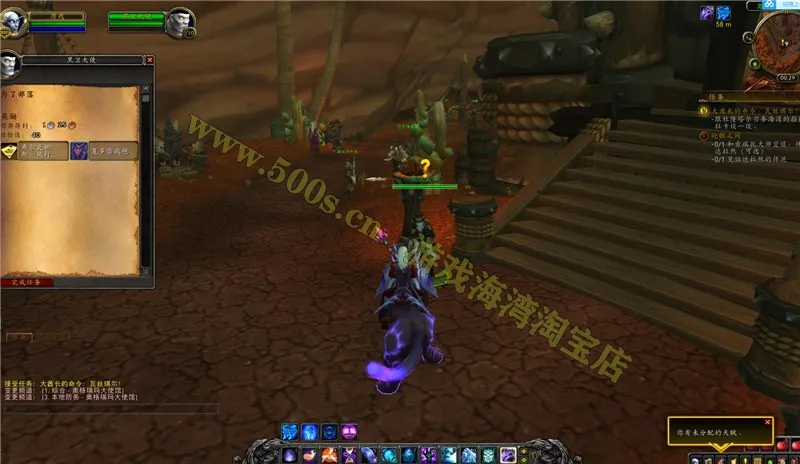Select the purple demon-face reward item
Screen dimensions: 800x464
coord(78,150)
